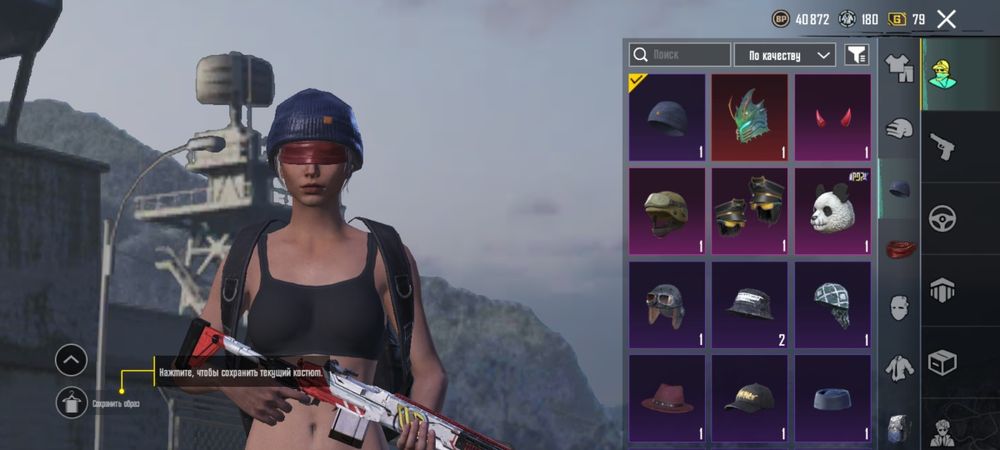This screenshot has width=1000, height=450.
Task: Choose the black baseball cap
Action: click(750, 398)
